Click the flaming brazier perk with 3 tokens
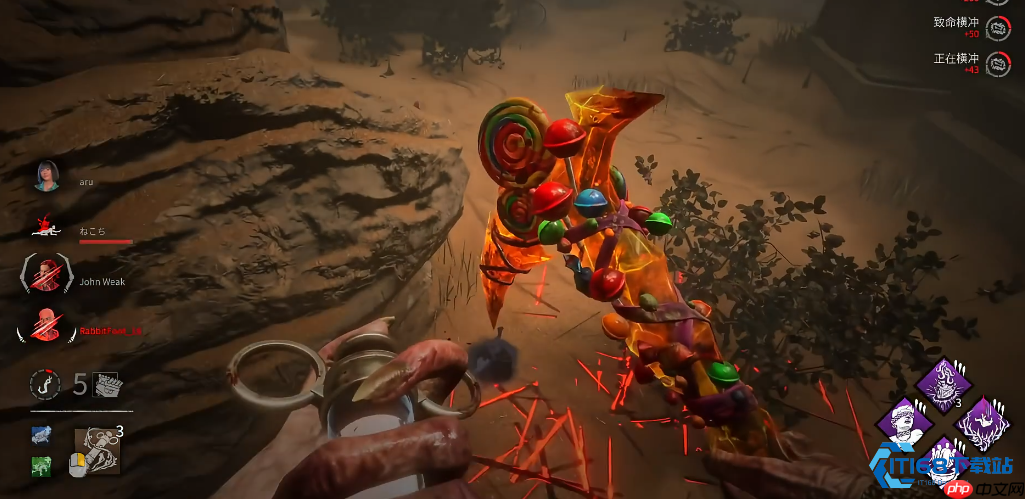 point(940,383)
